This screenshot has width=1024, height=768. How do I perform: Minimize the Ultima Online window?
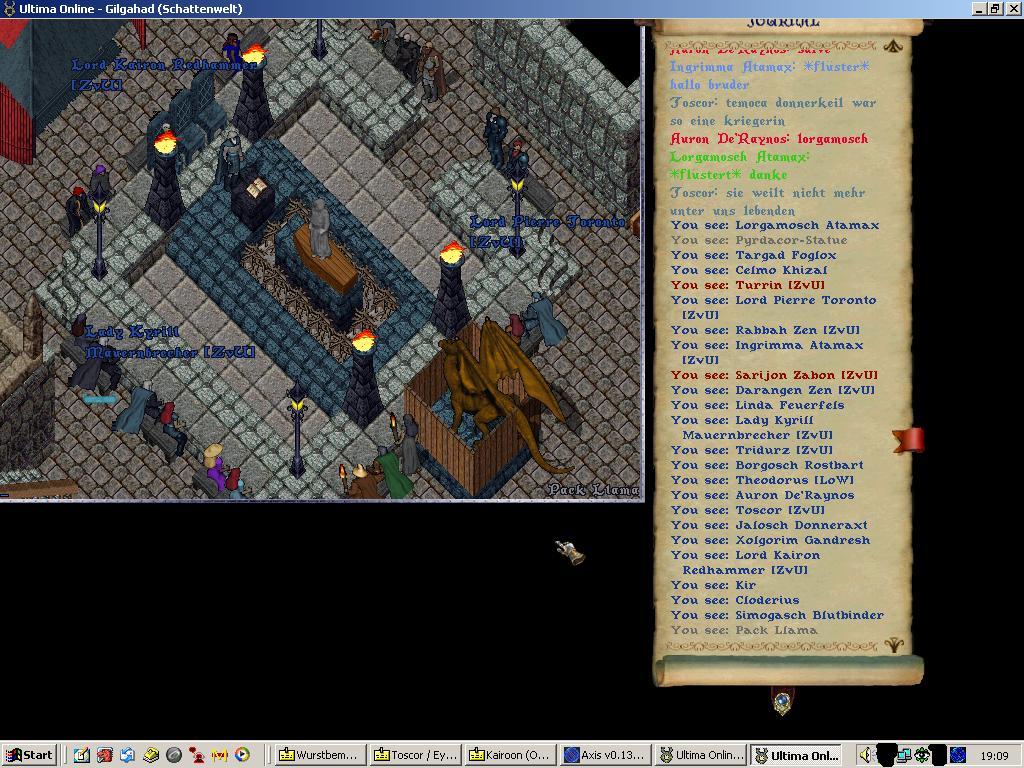pos(979,8)
